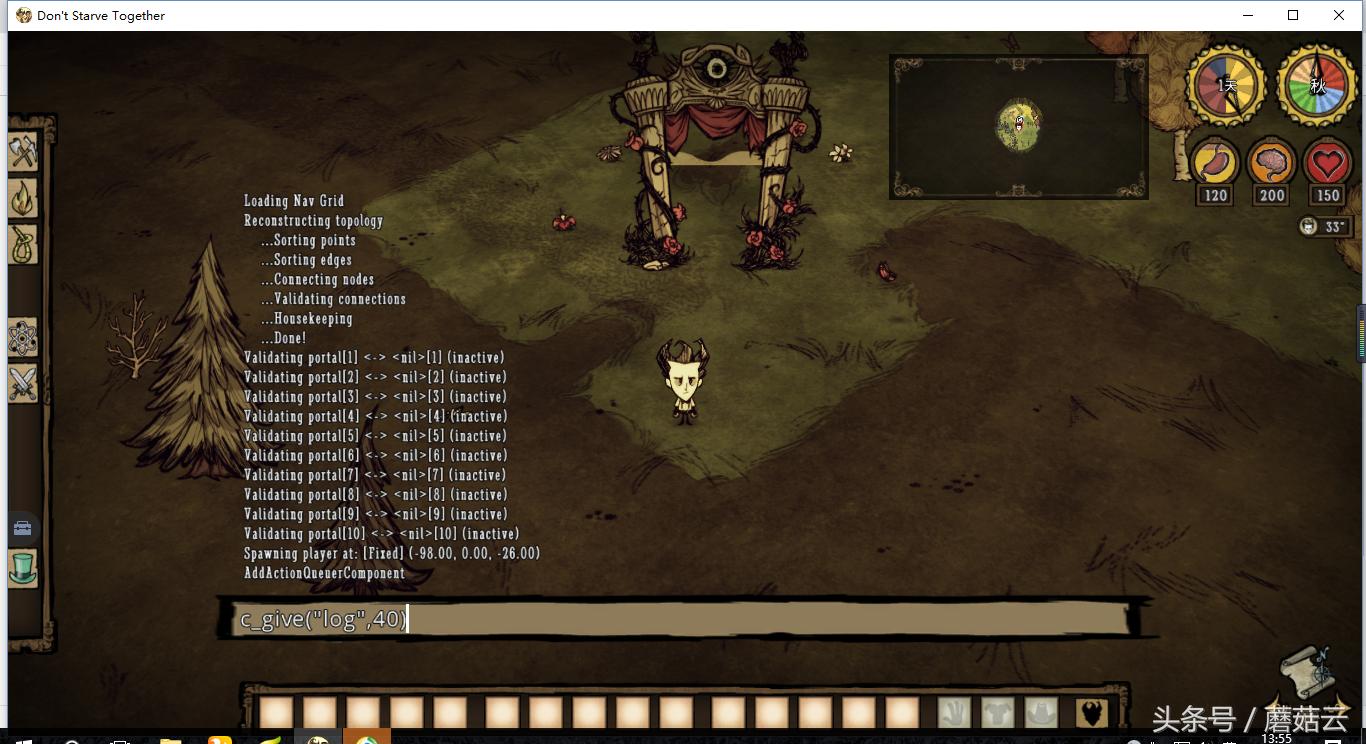Select the rope Survival crafting tab
This screenshot has width=1366, height=744.
pos(23,244)
